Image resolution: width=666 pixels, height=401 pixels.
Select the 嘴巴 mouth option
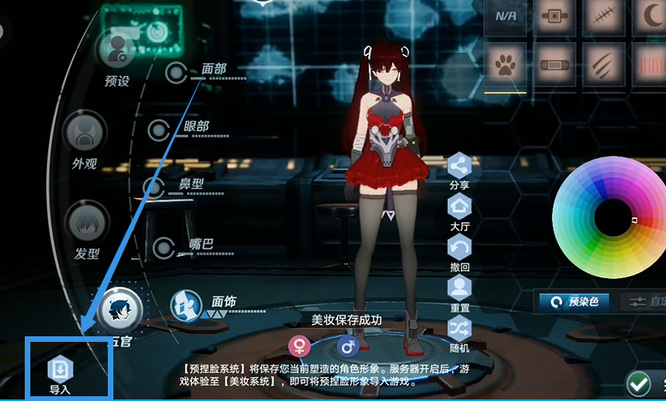pos(166,246)
